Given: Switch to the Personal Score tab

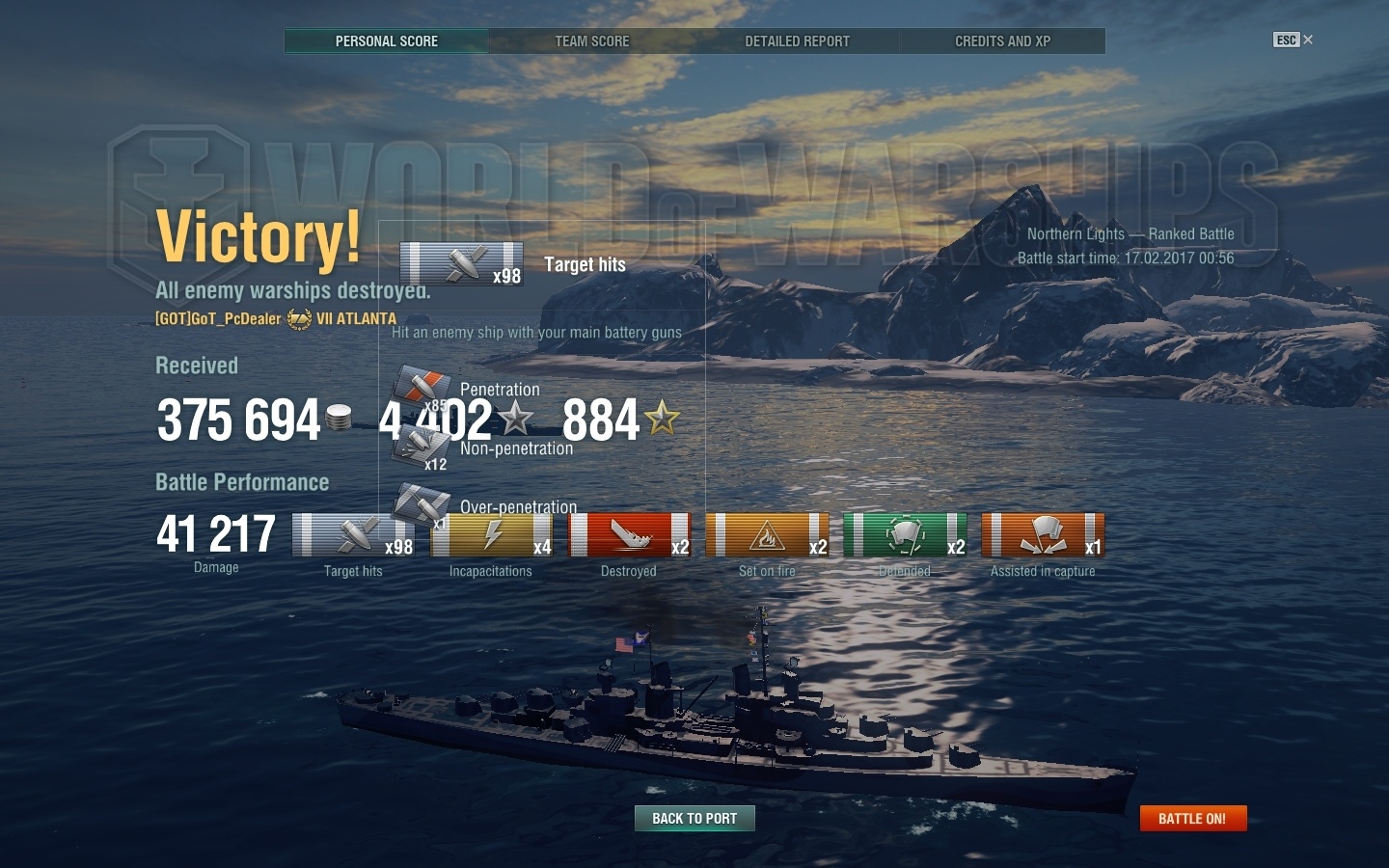Looking at the screenshot, I should pos(387,41).
